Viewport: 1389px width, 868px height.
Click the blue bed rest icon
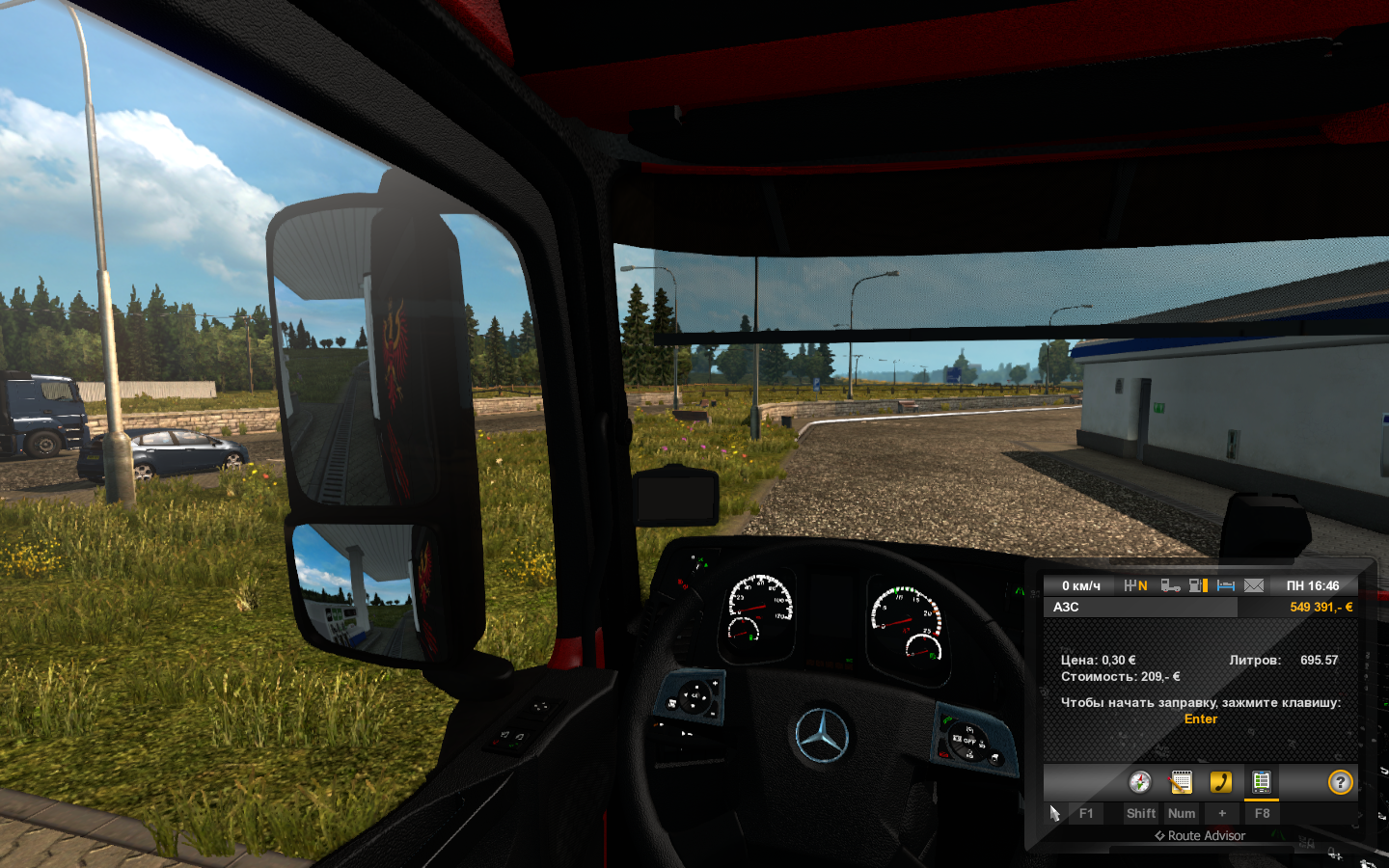pos(1226,585)
